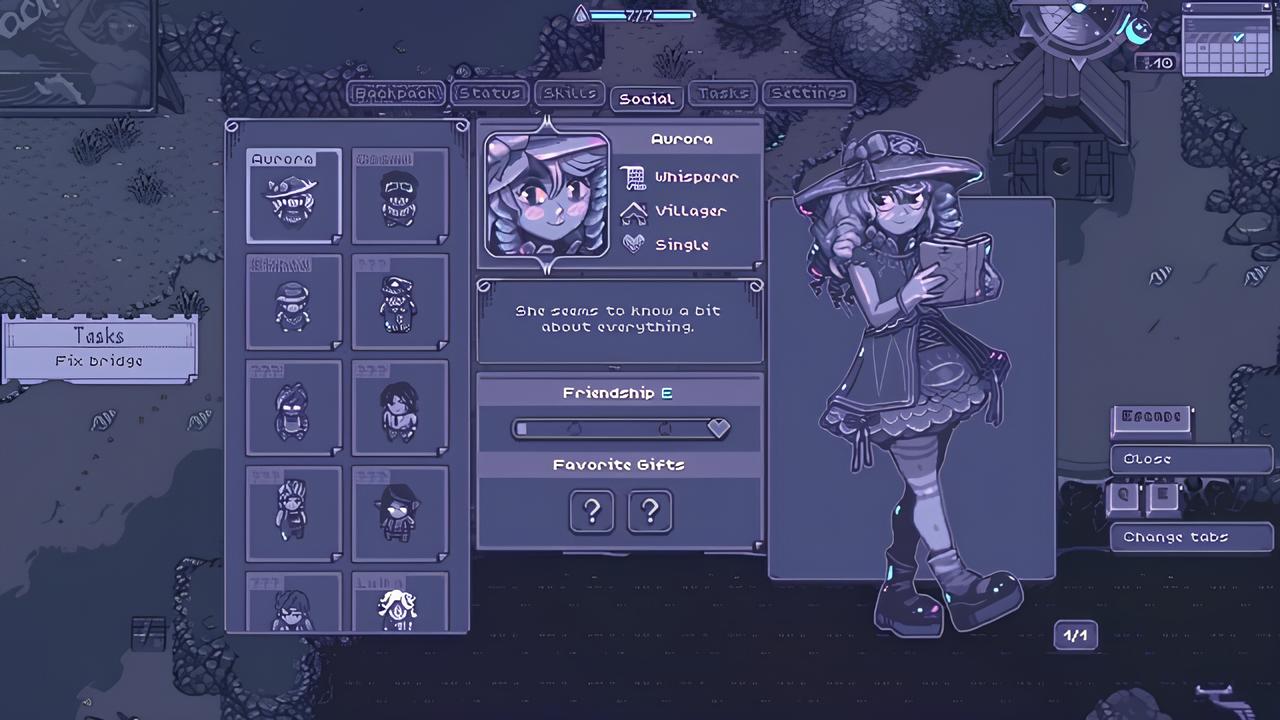This screenshot has height=720, width=1280.
Task: Click the first Favorite Gifts question mark
Action: [591, 511]
